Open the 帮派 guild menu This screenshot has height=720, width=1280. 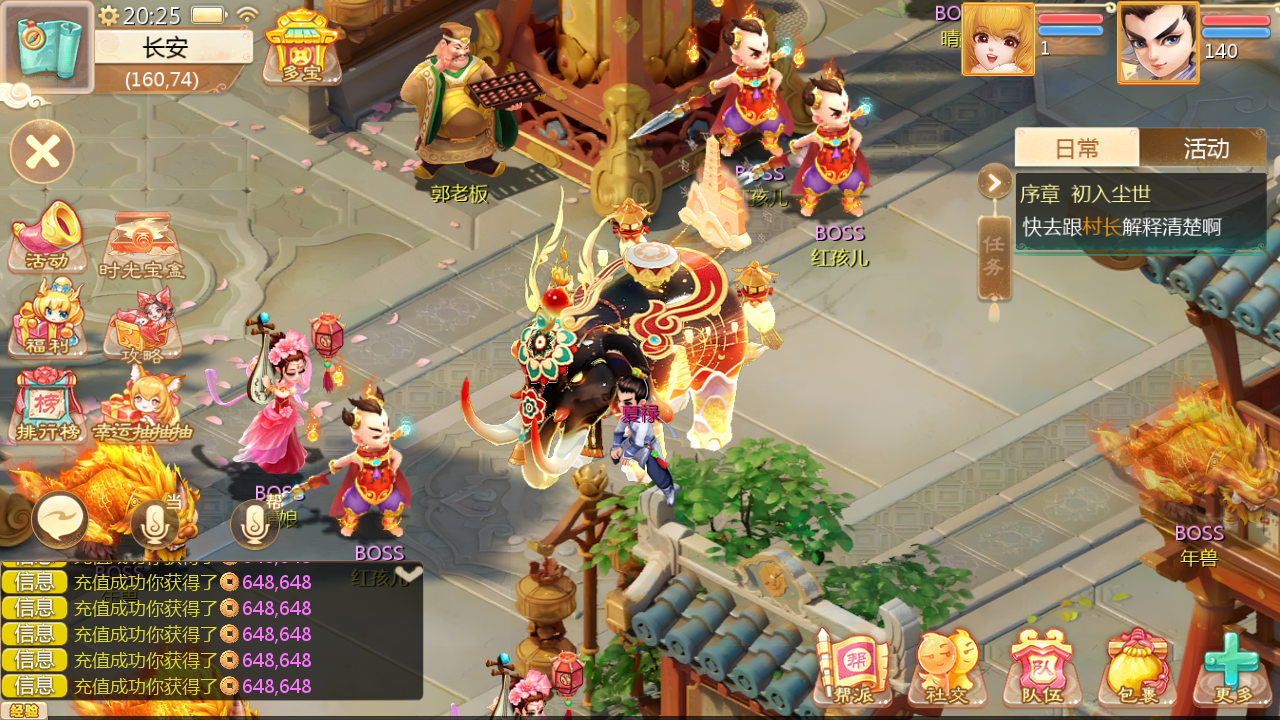853,667
